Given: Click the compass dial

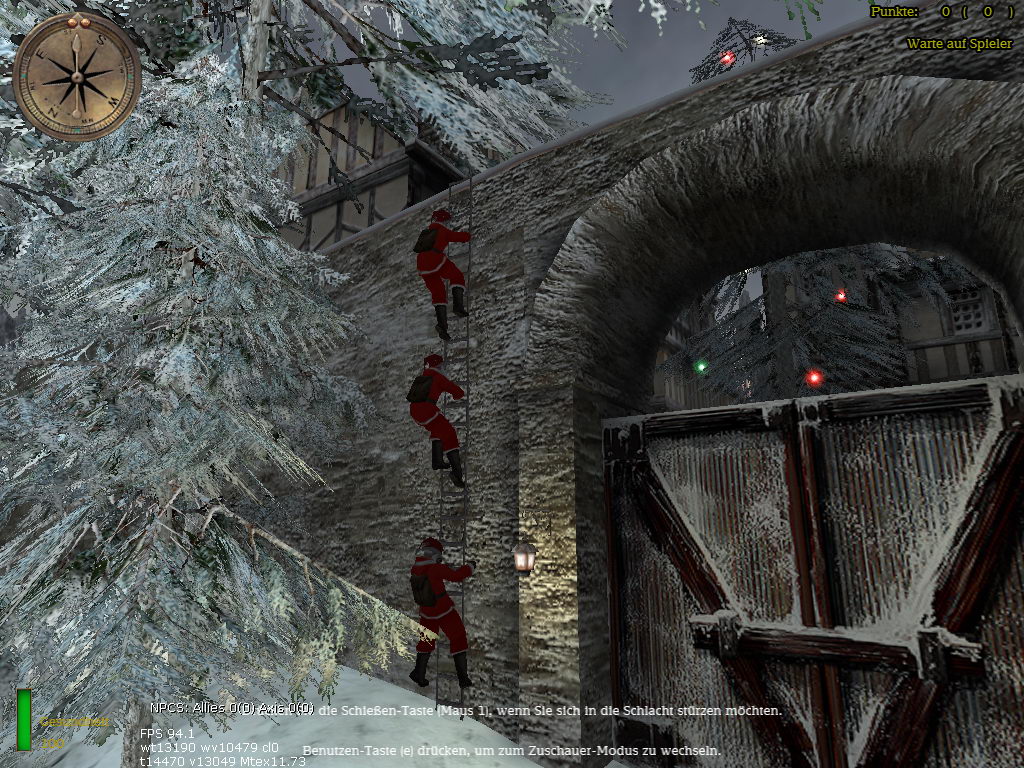Looking at the screenshot, I should tap(77, 77).
